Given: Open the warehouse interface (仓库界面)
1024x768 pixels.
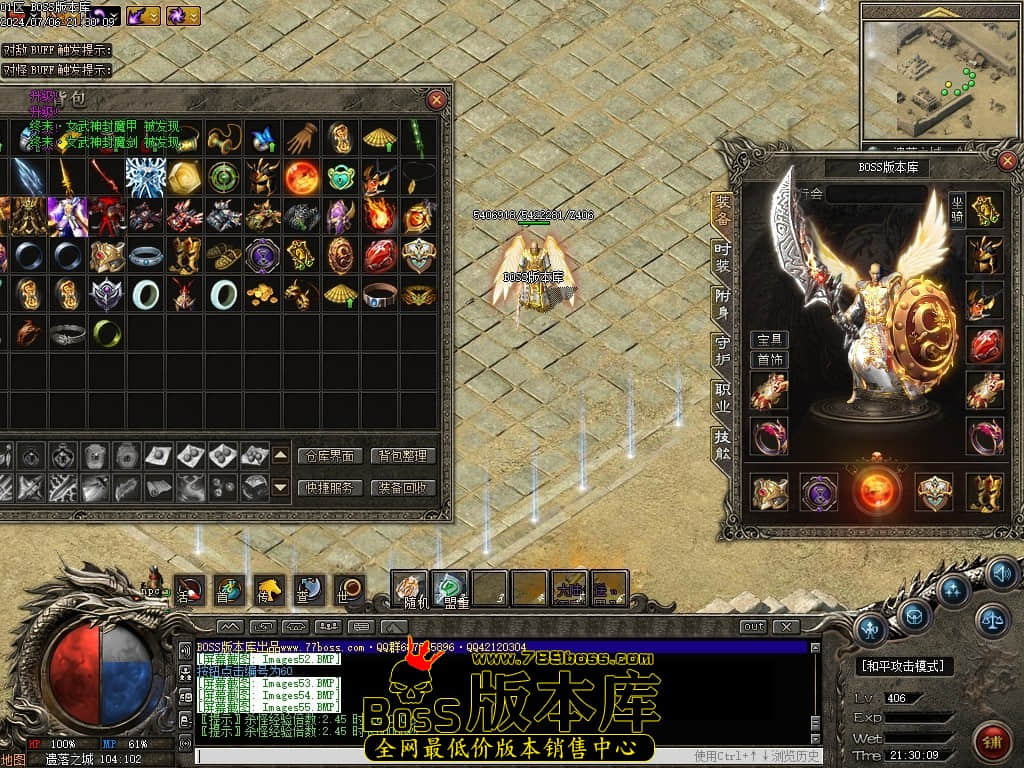Looking at the screenshot, I should pos(330,456).
